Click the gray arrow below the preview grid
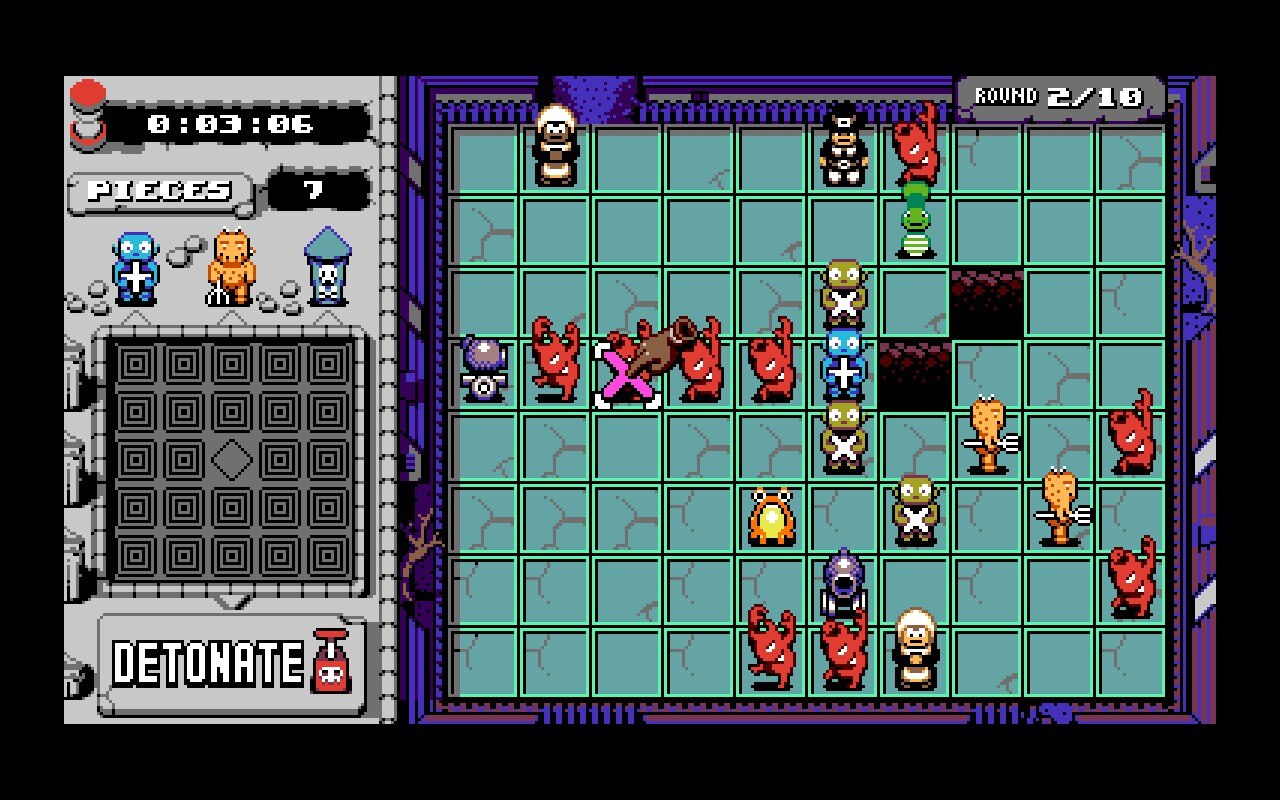Screen dimensions: 1280x800 (232, 600)
